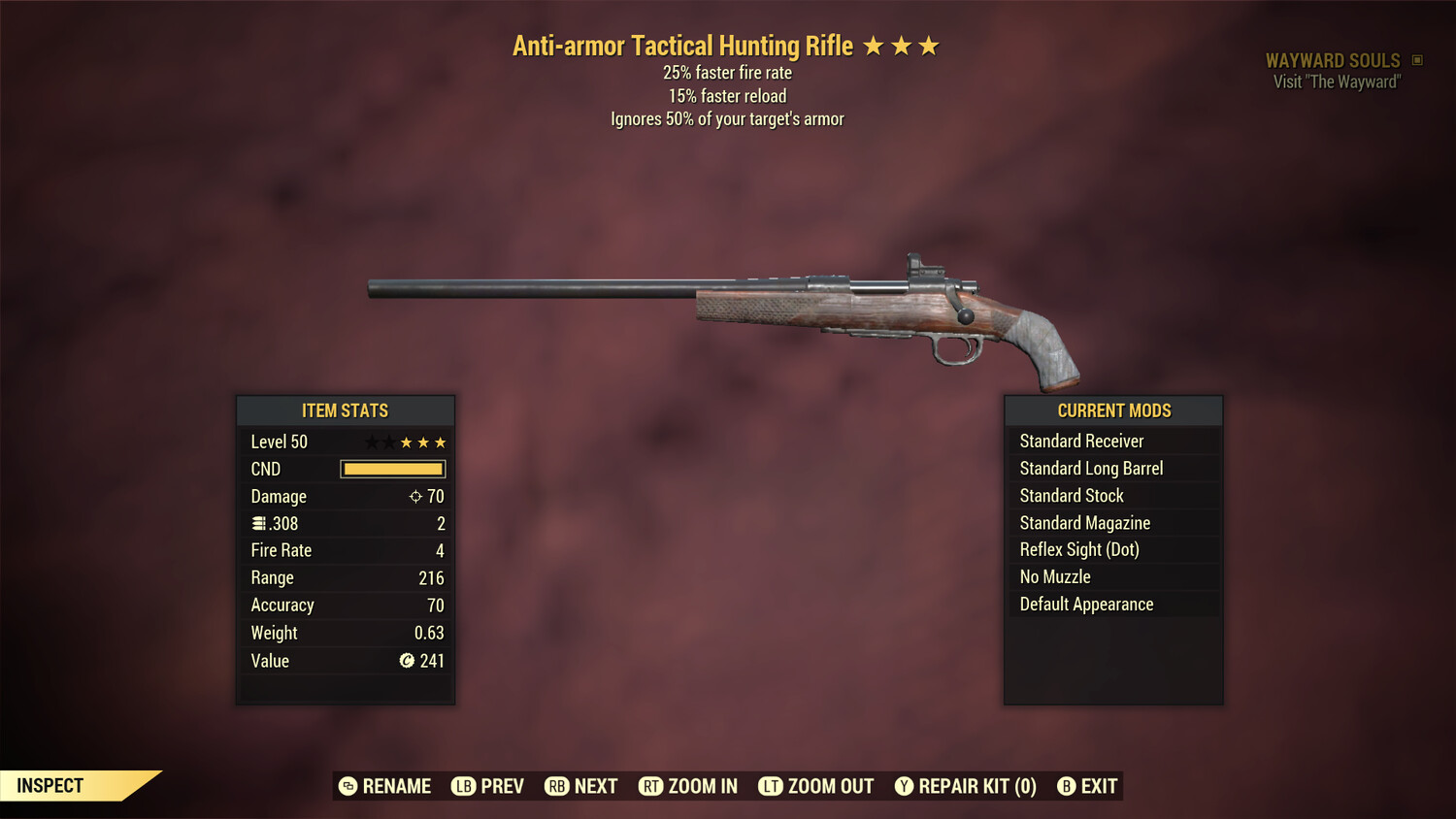Image resolution: width=1456 pixels, height=819 pixels.
Task: Click the vendor icon beside Wayward Souls
Action: coord(1417,60)
